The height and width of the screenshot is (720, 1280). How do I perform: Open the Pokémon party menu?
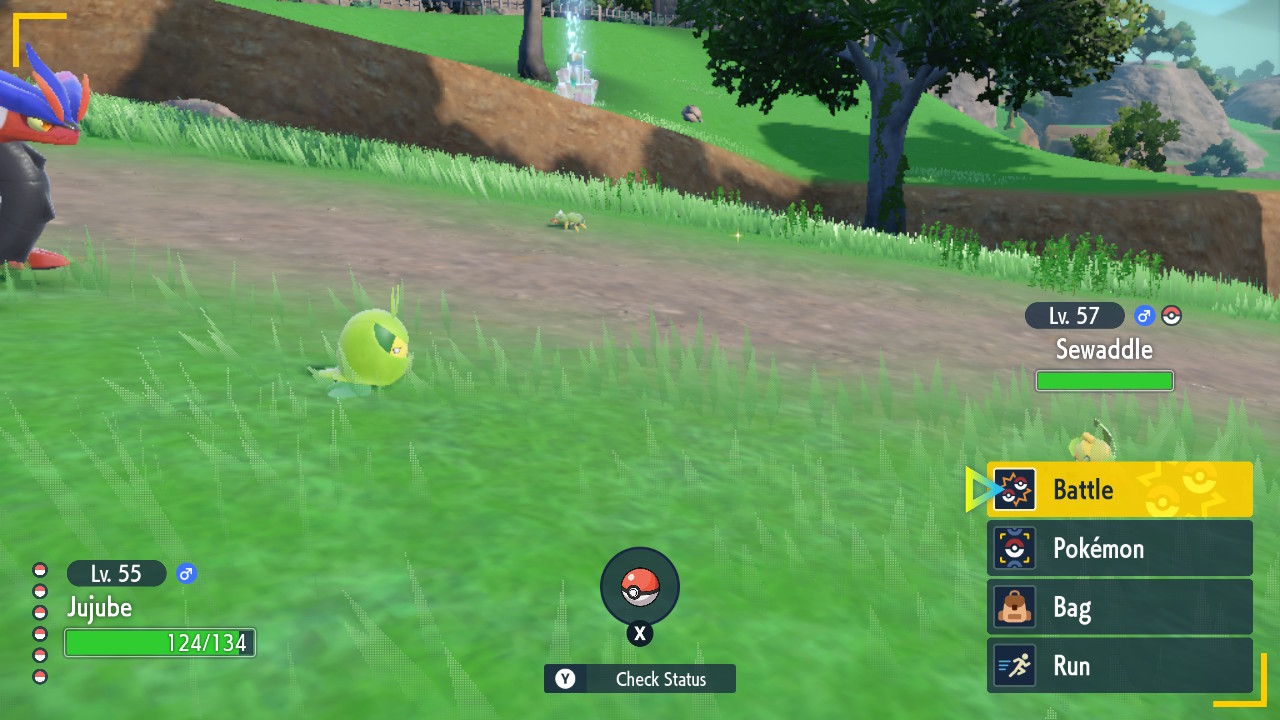point(1119,549)
